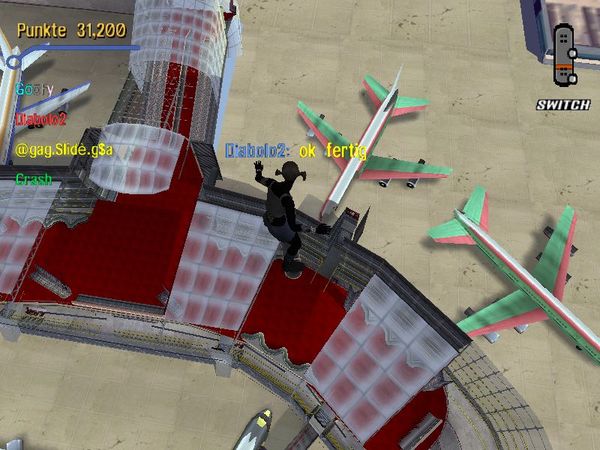Click the @gag.Slide.g$a player entry

64,149
